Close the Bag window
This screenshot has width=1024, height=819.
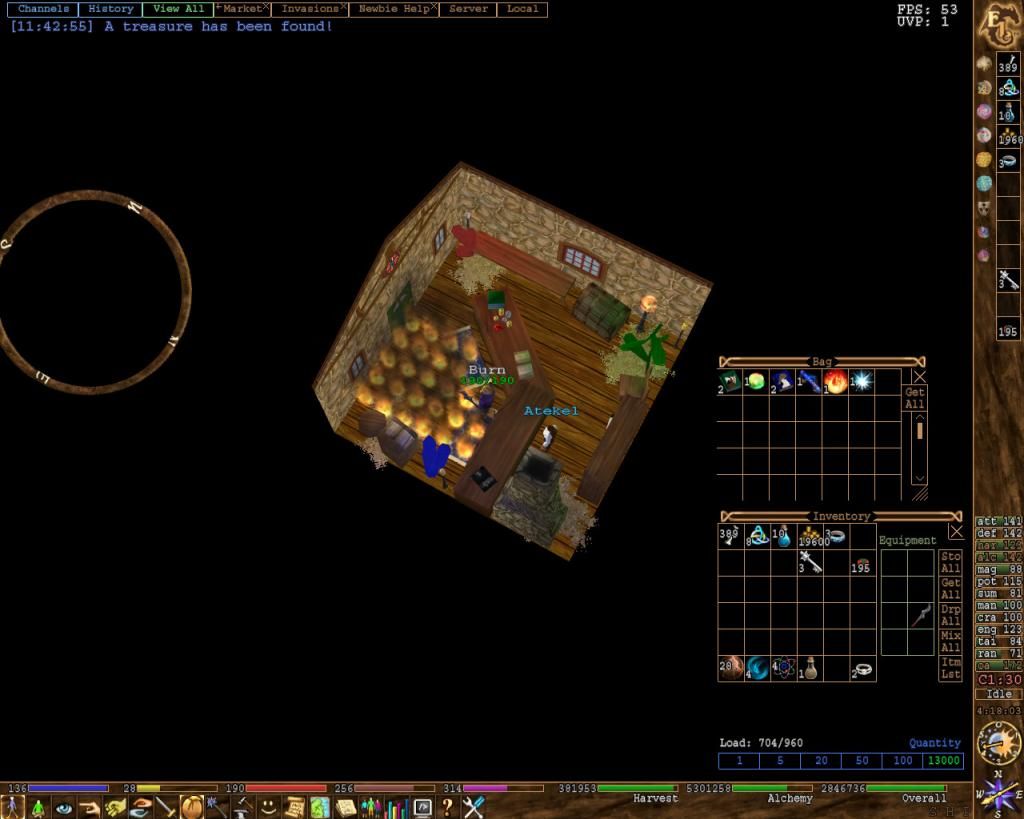coord(919,376)
